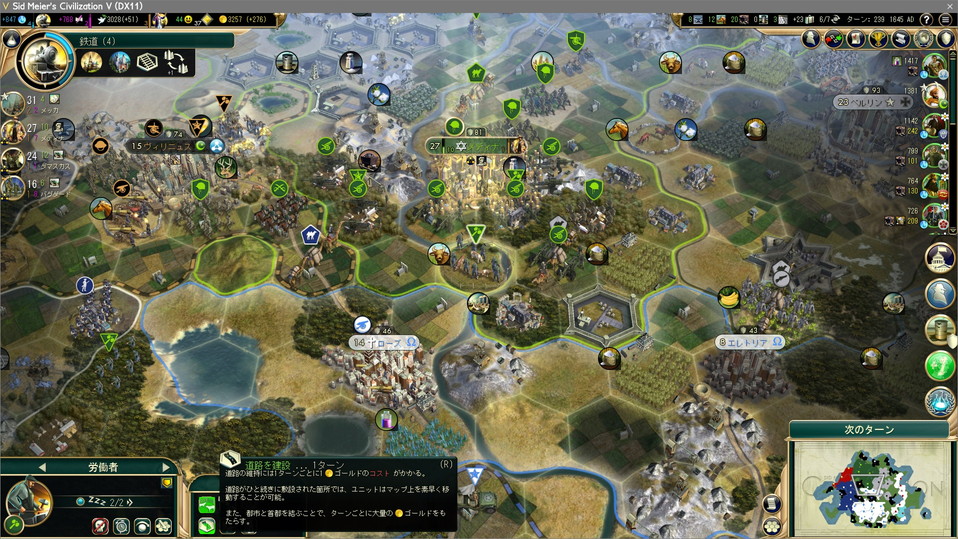
Task: Open the victory progress trophy icon
Action: point(878,39)
